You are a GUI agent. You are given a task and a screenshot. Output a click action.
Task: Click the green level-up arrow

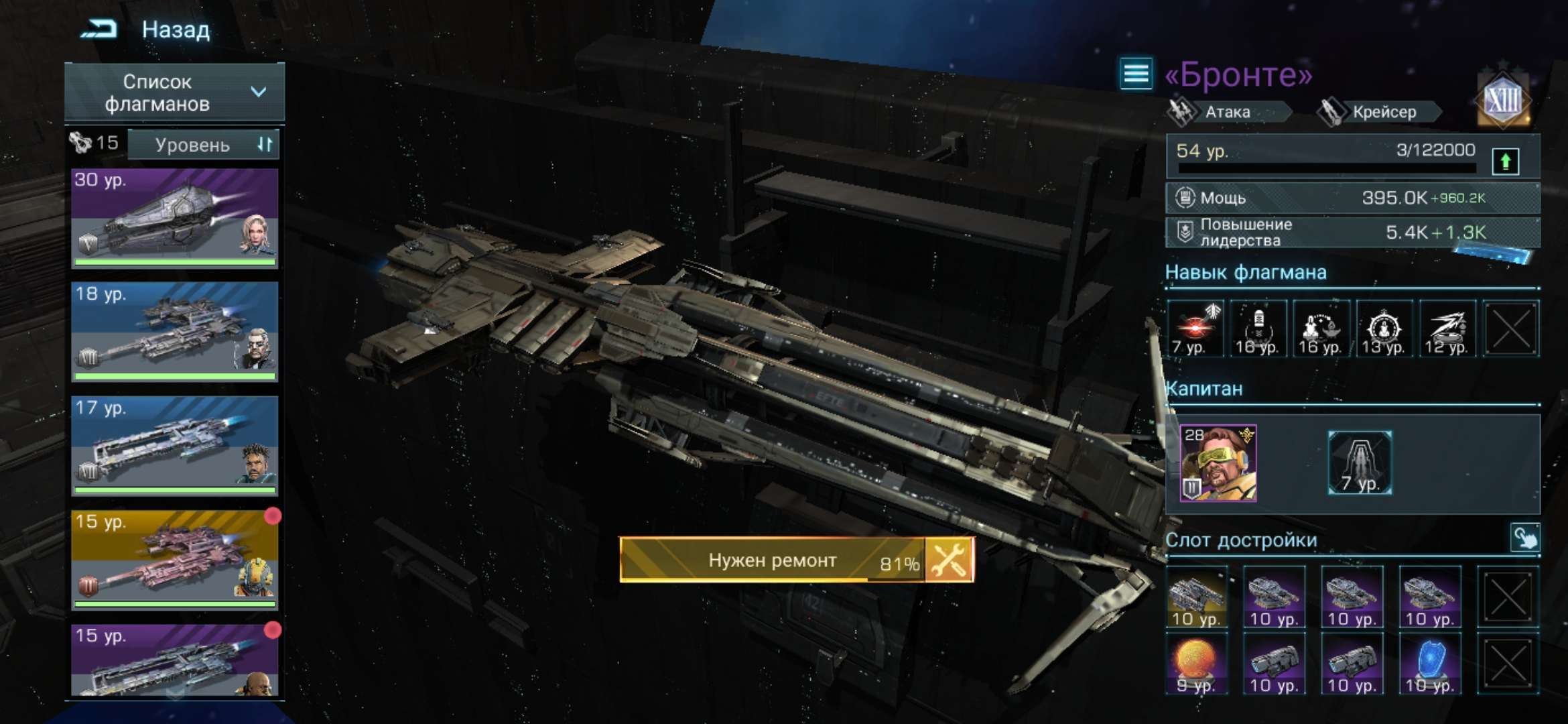(x=1505, y=161)
